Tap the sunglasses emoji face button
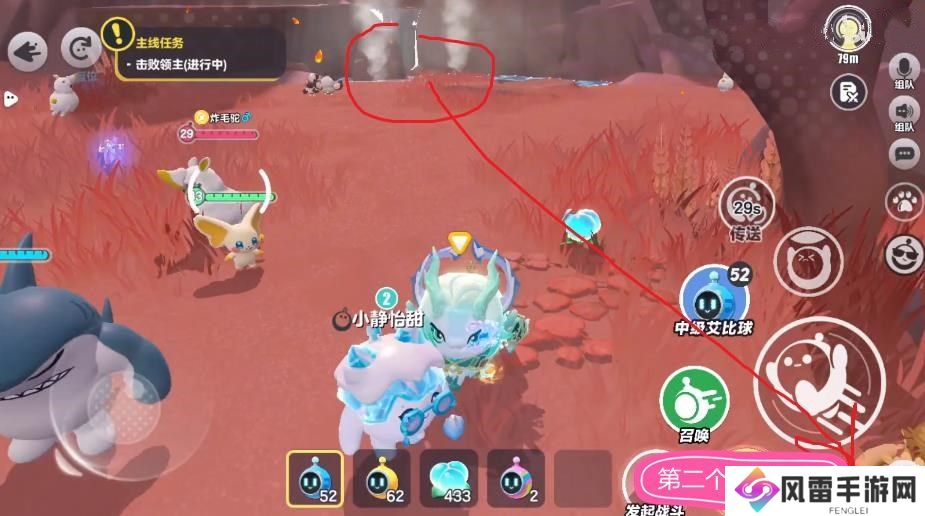 (905, 251)
